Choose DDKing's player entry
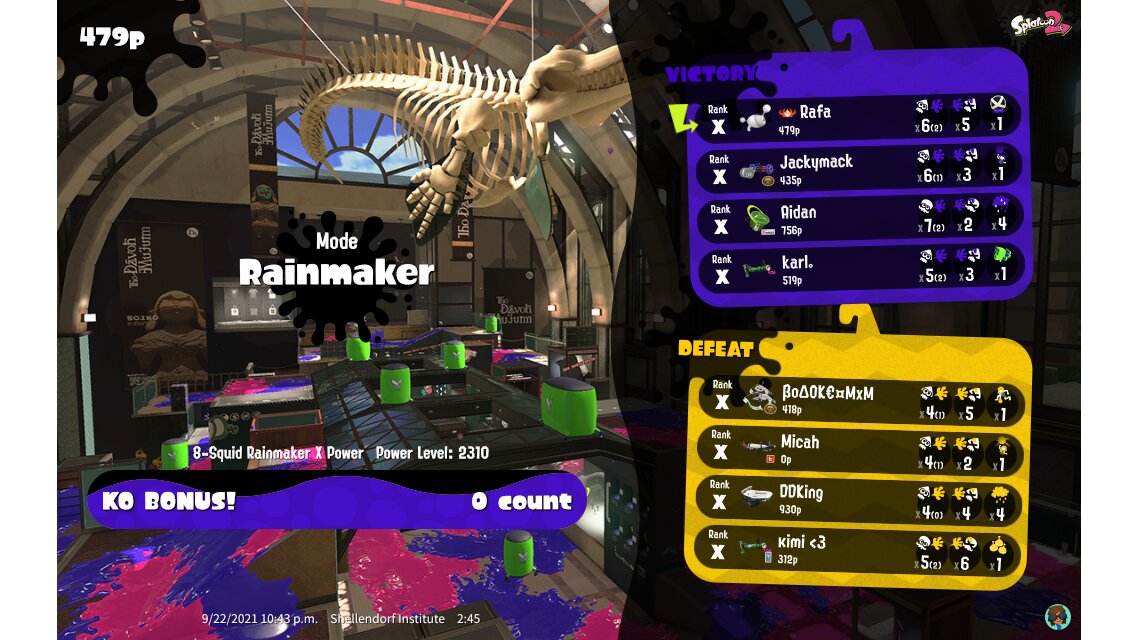Image resolution: width=1138 pixels, height=640 pixels. 858,500
